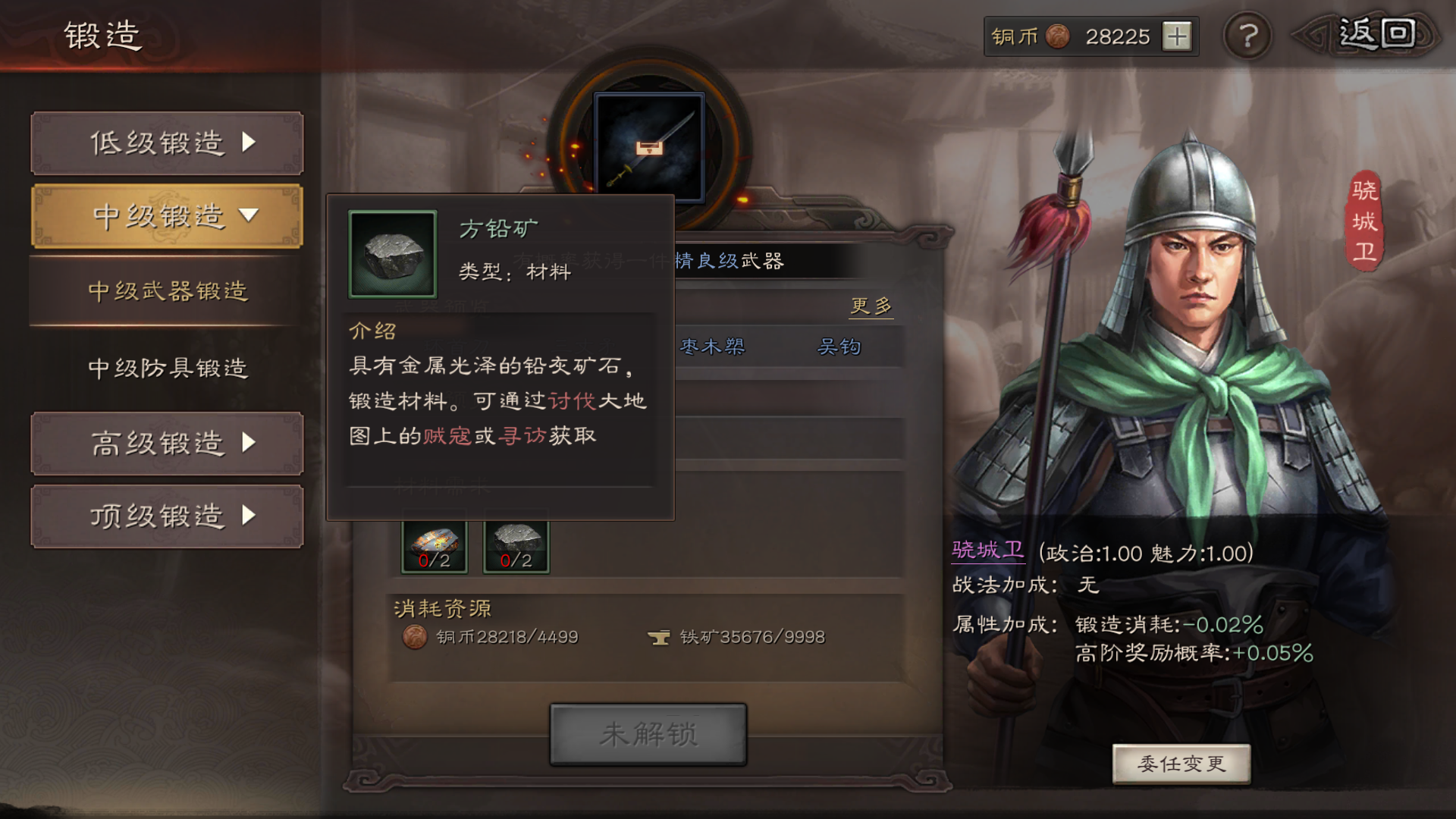Click the 方铅矿 material icon in tooltip
Image resolution: width=1456 pixels, height=819 pixels.
(394, 255)
